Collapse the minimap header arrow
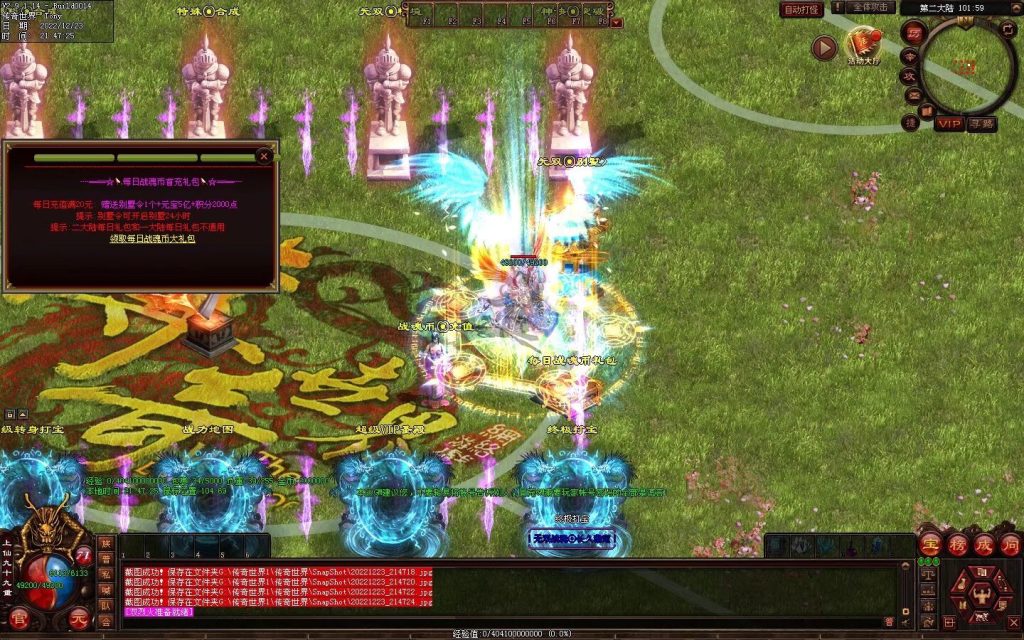Image resolution: width=1024 pixels, height=640 pixels. [1015, 8]
